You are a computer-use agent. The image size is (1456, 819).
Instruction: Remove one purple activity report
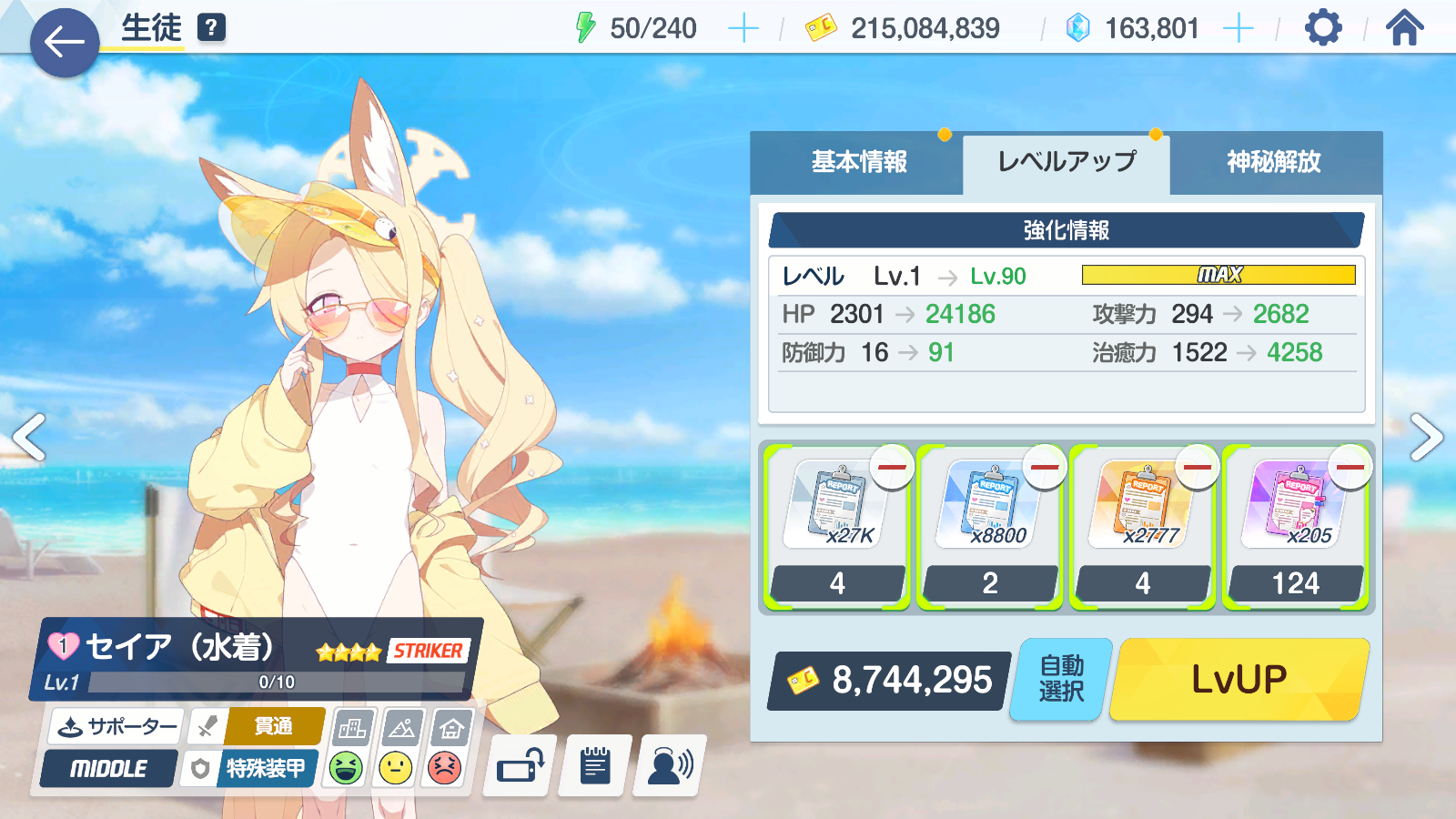click(x=1350, y=468)
